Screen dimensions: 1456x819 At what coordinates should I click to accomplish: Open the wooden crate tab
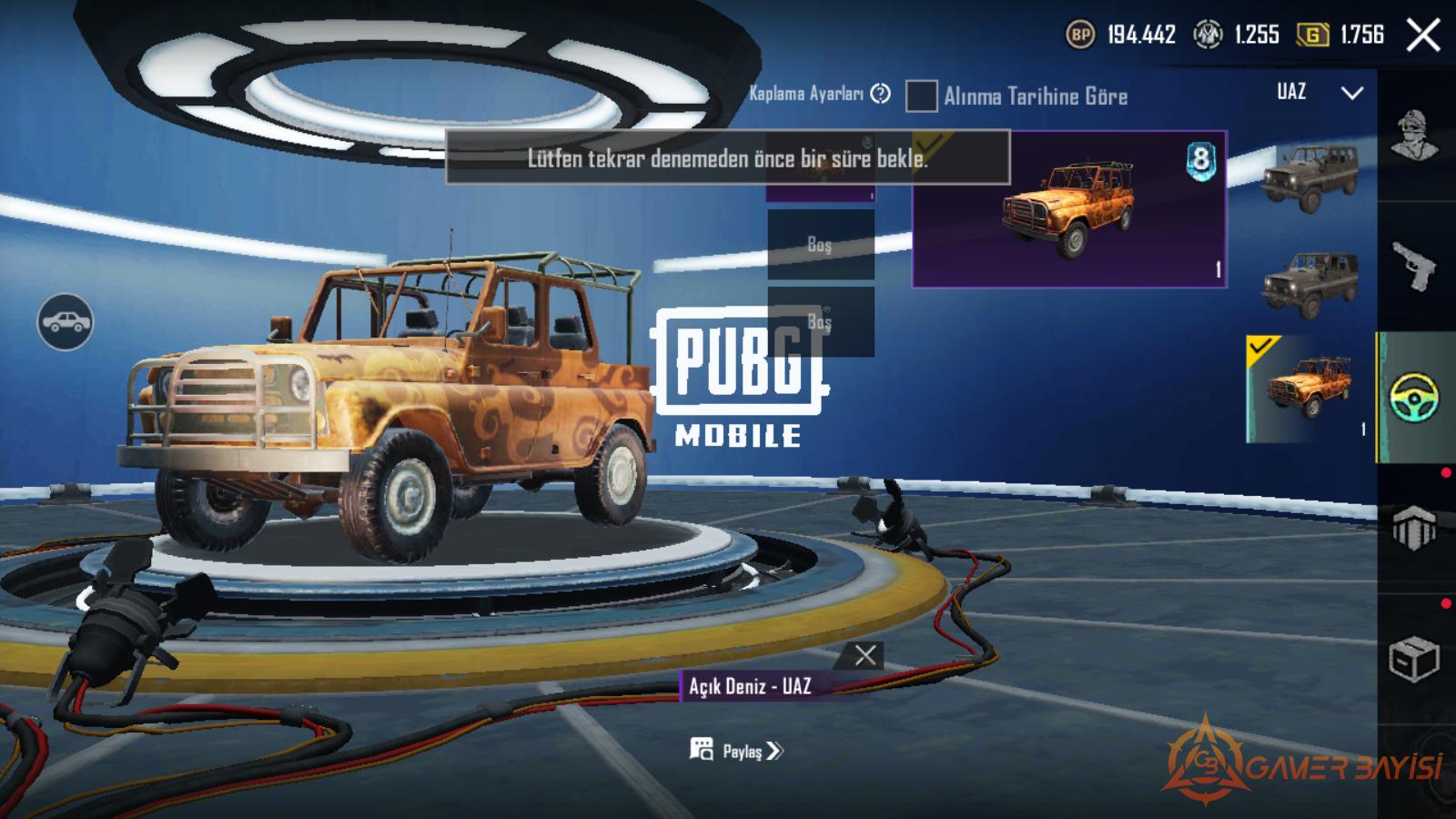tap(1414, 658)
